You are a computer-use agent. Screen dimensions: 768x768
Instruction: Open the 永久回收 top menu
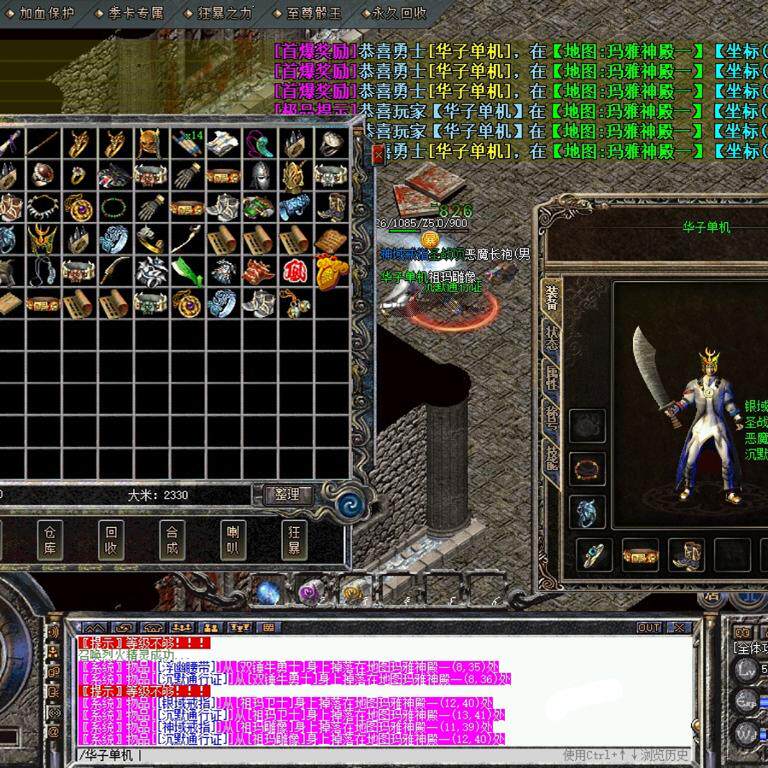398,13
